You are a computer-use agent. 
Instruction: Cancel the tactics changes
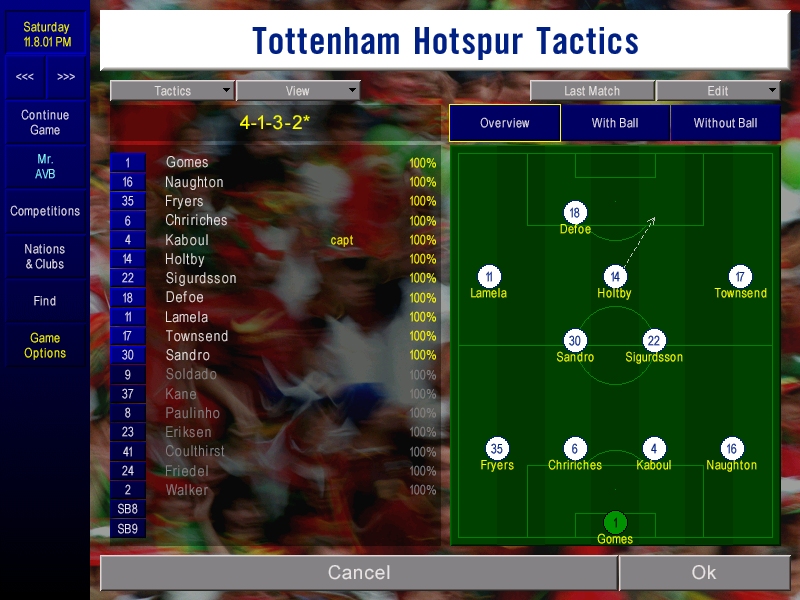click(x=359, y=572)
